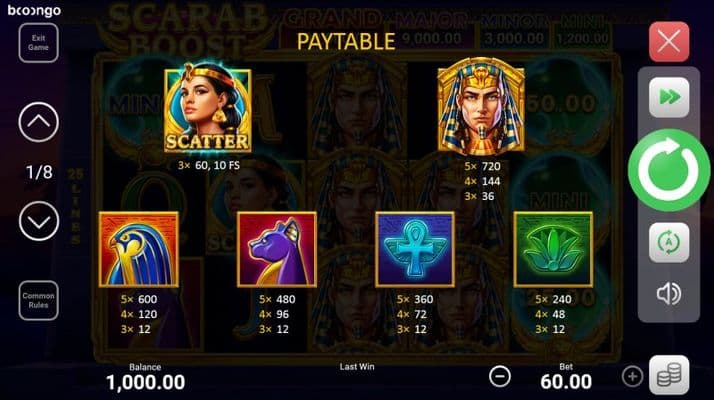Increase the bet amount

point(632,376)
